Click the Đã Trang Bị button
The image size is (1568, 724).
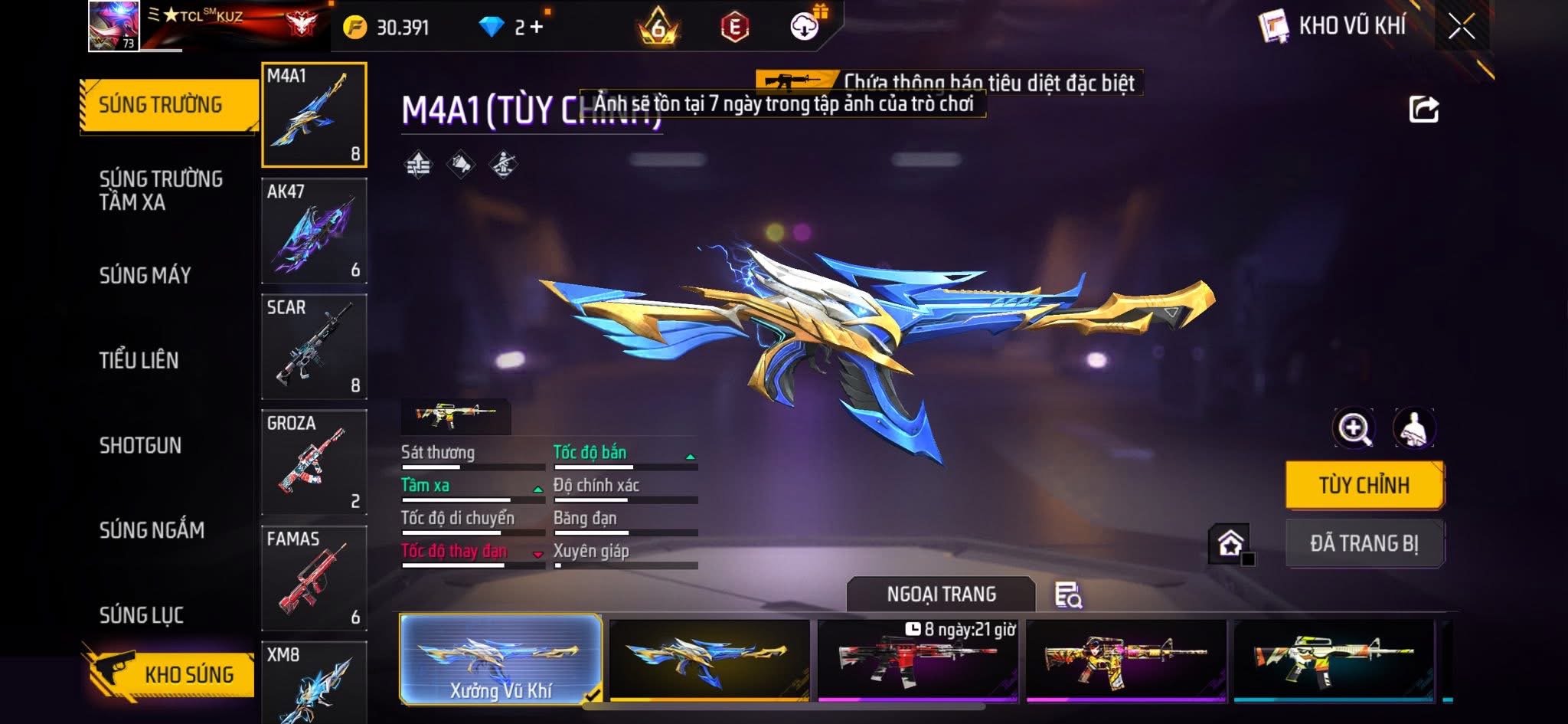1364,543
